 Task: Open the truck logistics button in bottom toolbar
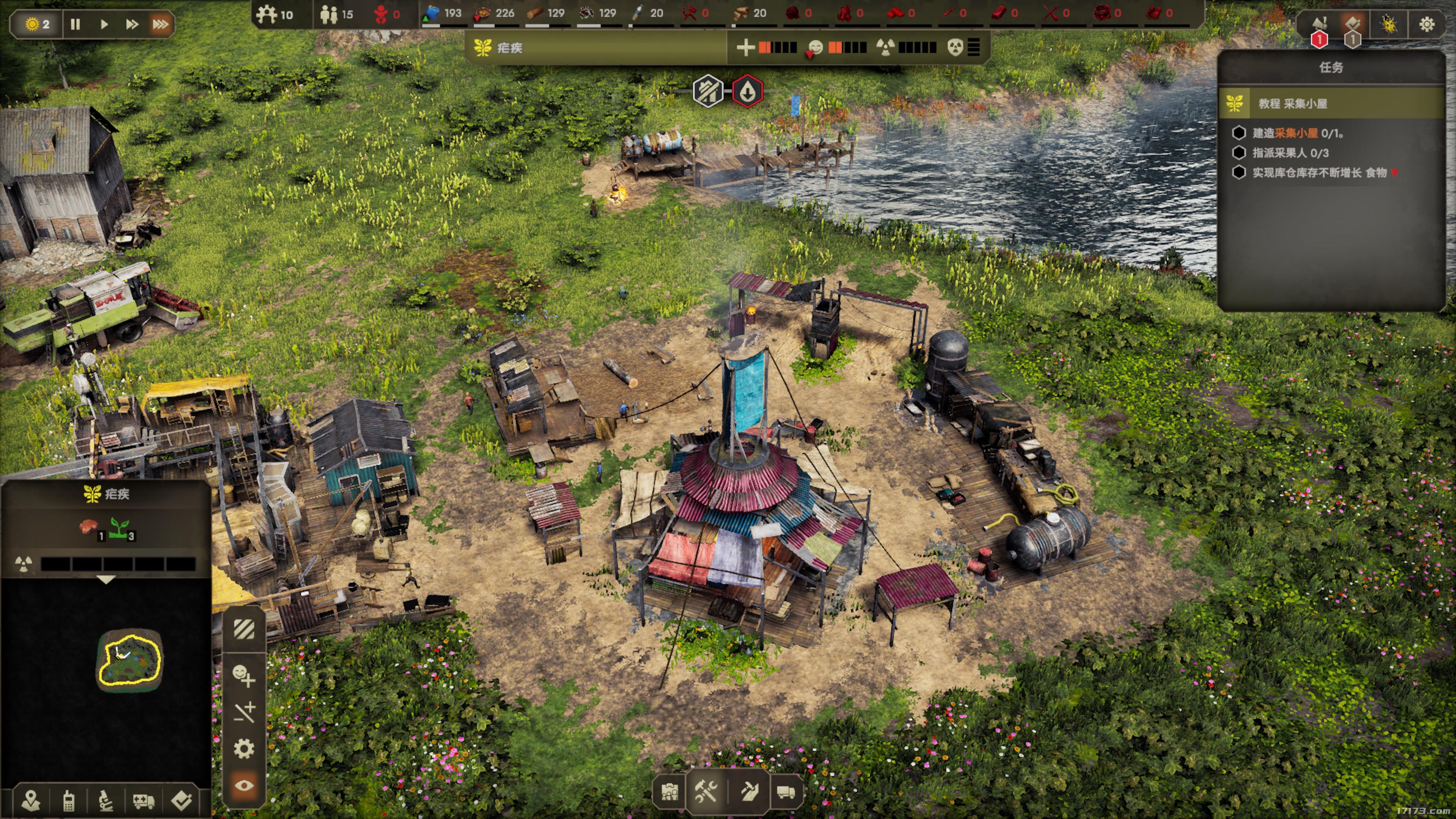786,791
